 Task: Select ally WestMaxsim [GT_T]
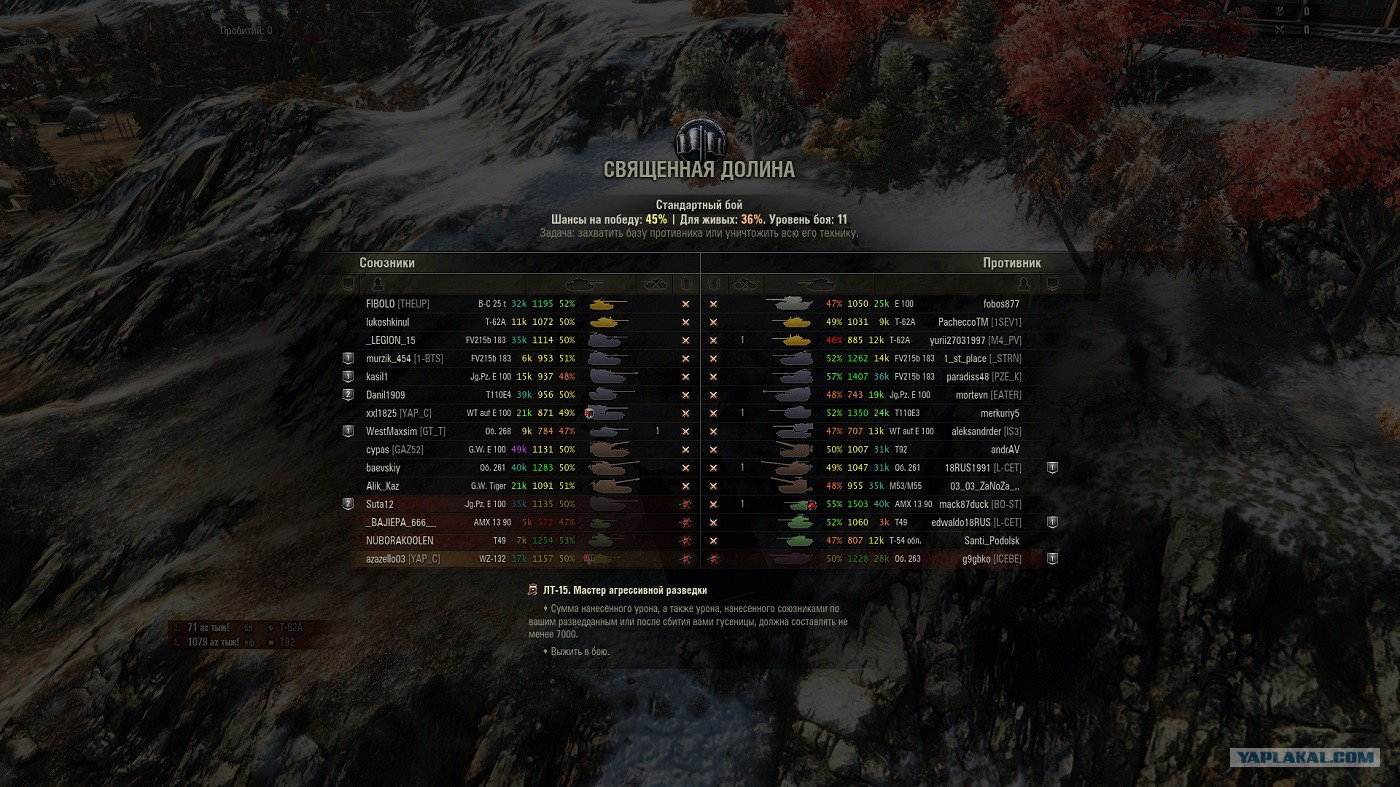click(406, 431)
